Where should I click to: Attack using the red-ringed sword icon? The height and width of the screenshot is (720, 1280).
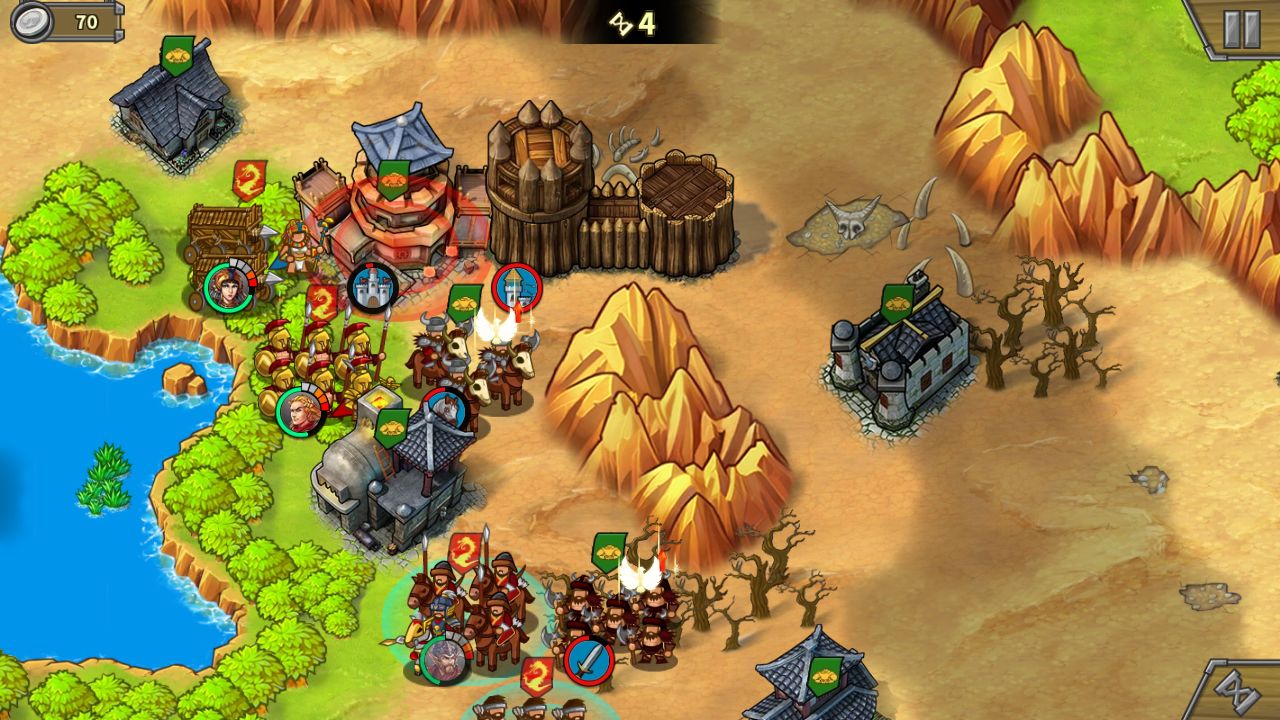click(588, 661)
